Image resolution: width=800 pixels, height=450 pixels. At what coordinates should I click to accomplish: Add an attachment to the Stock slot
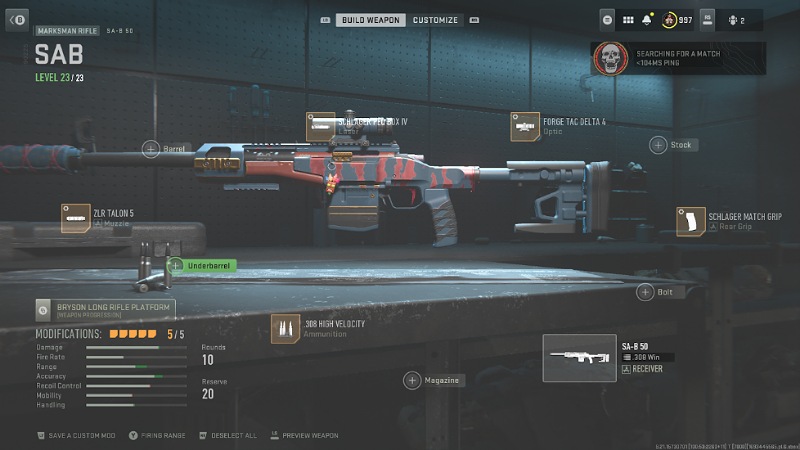[x=658, y=145]
